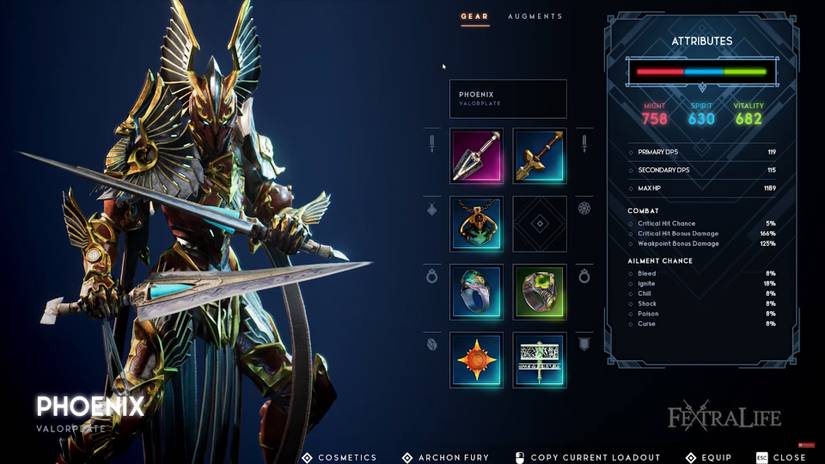
Task: Select the pink spear weapon slot
Action: [x=476, y=155]
